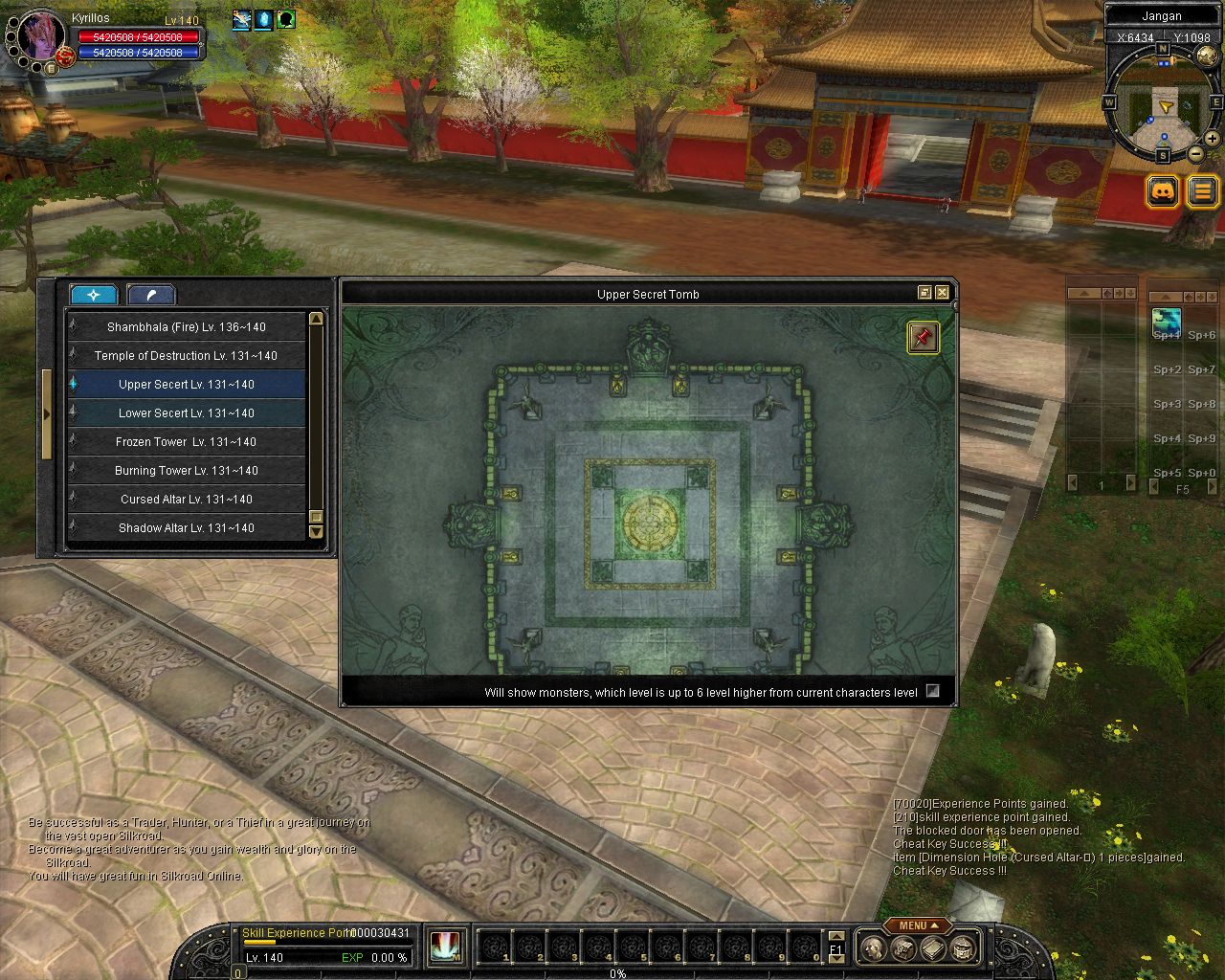Expand the MENU button on the bottom bar
This screenshot has height=980, width=1225.
918,925
